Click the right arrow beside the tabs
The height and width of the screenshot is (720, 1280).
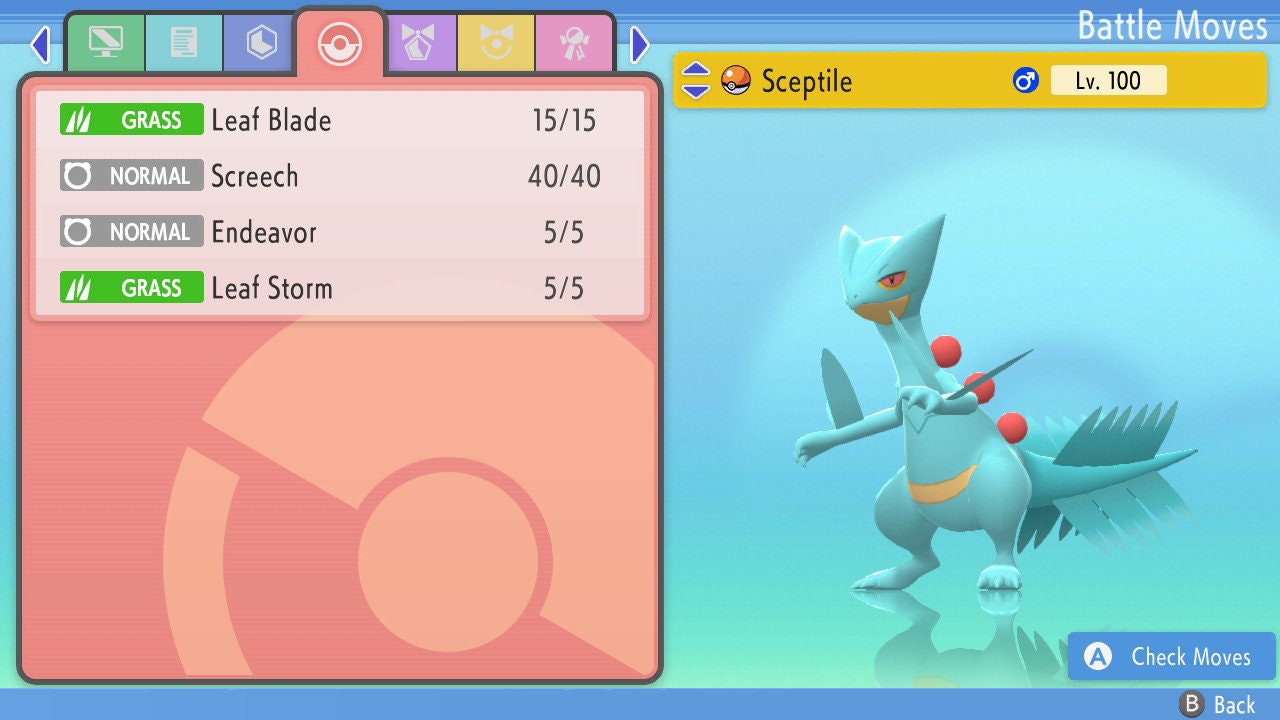point(640,44)
